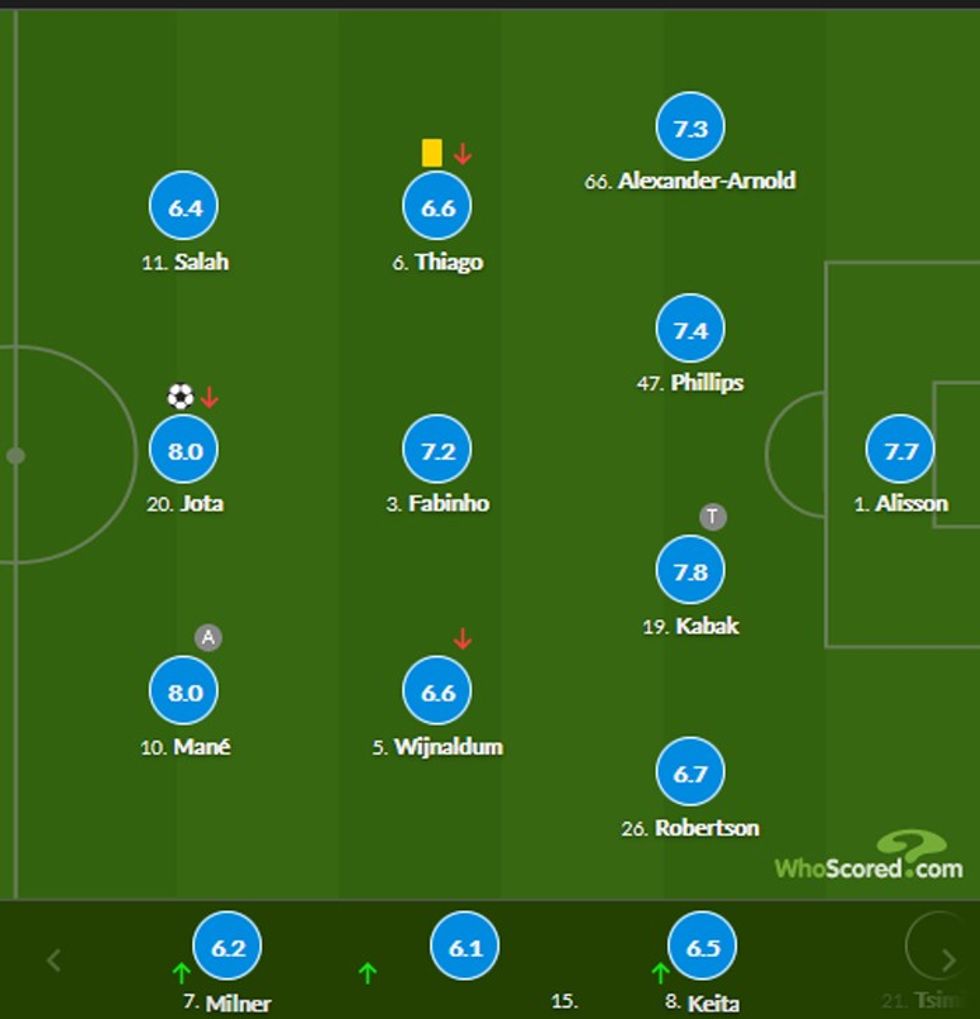
Task: Click Mané's rating circle
Action: 184,692
